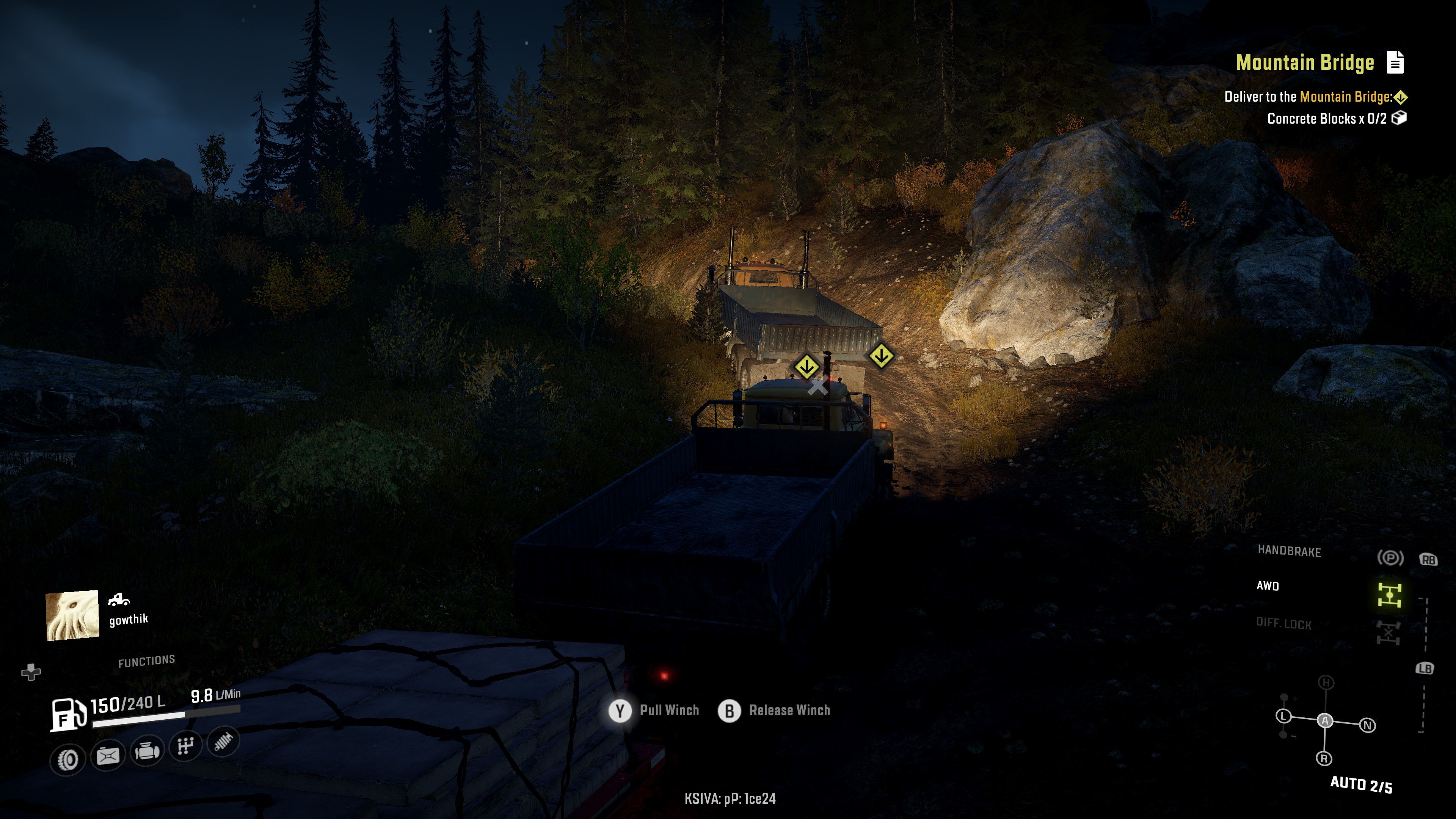
Task: Toggle the Handbrake parking icon
Action: [x=1390, y=558]
